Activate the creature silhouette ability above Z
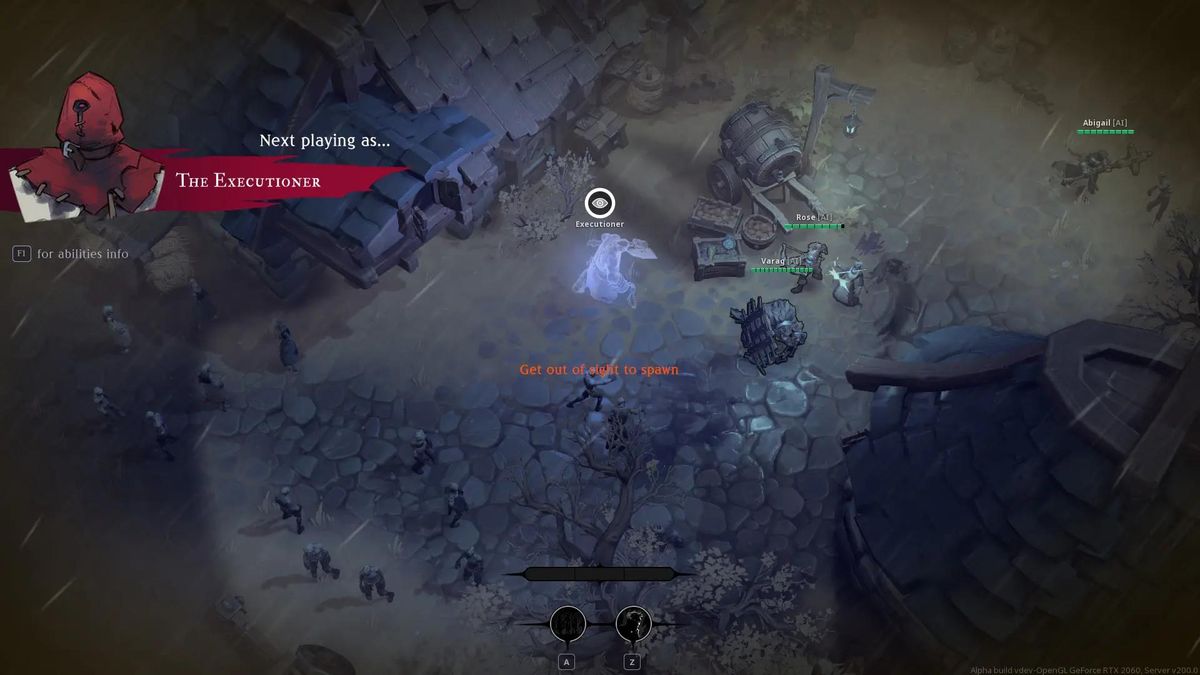Screen dimensions: 1200x675 coord(633,624)
